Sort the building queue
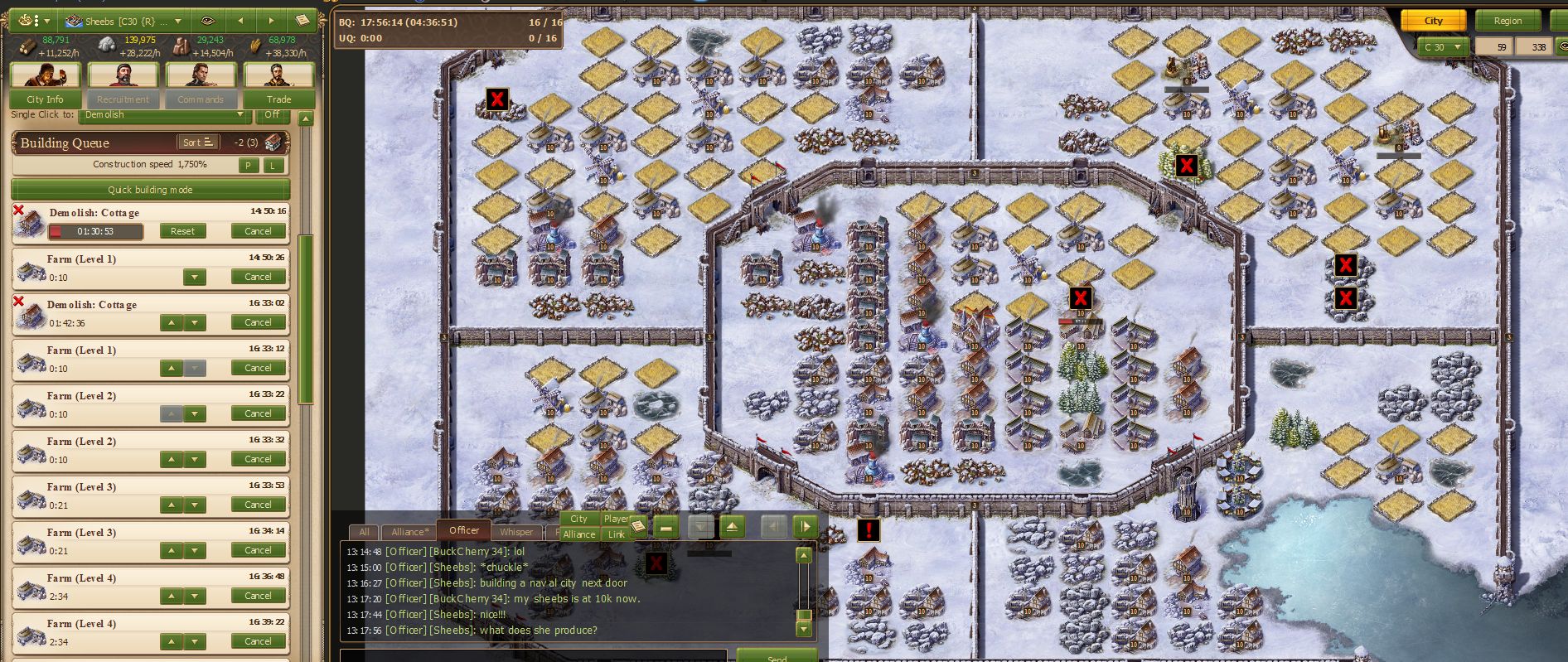The image size is (1568, 662). 200,143
